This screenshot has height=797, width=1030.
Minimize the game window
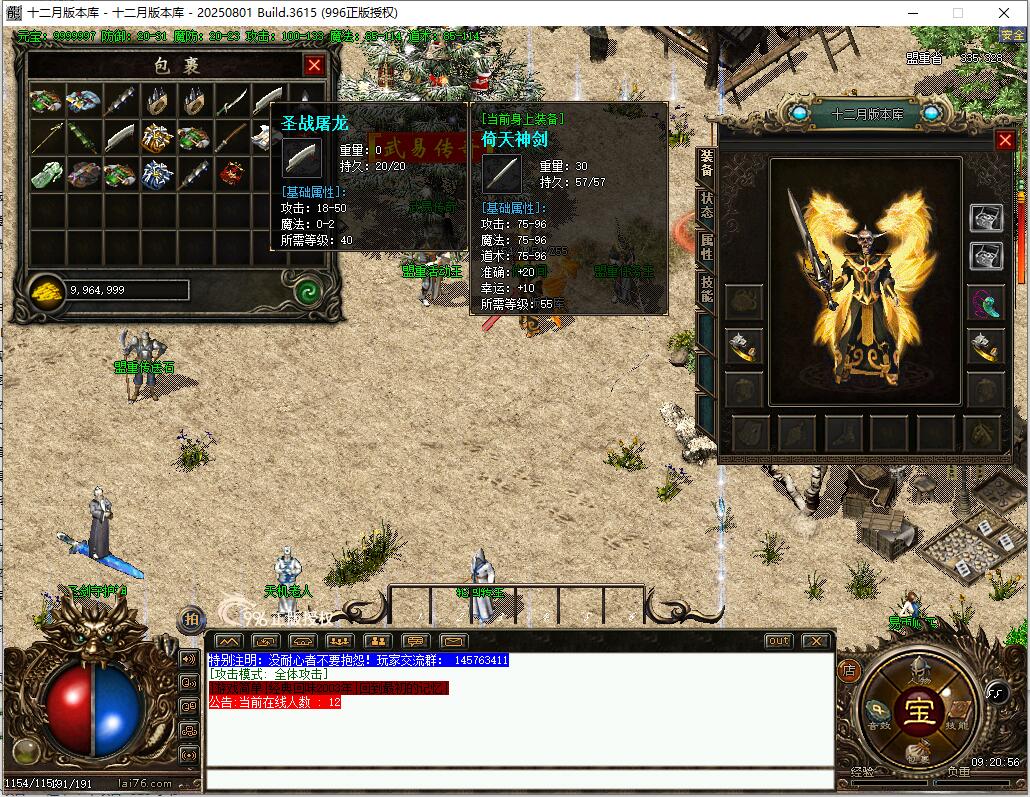pyautogui.click(x=912, y=12)
